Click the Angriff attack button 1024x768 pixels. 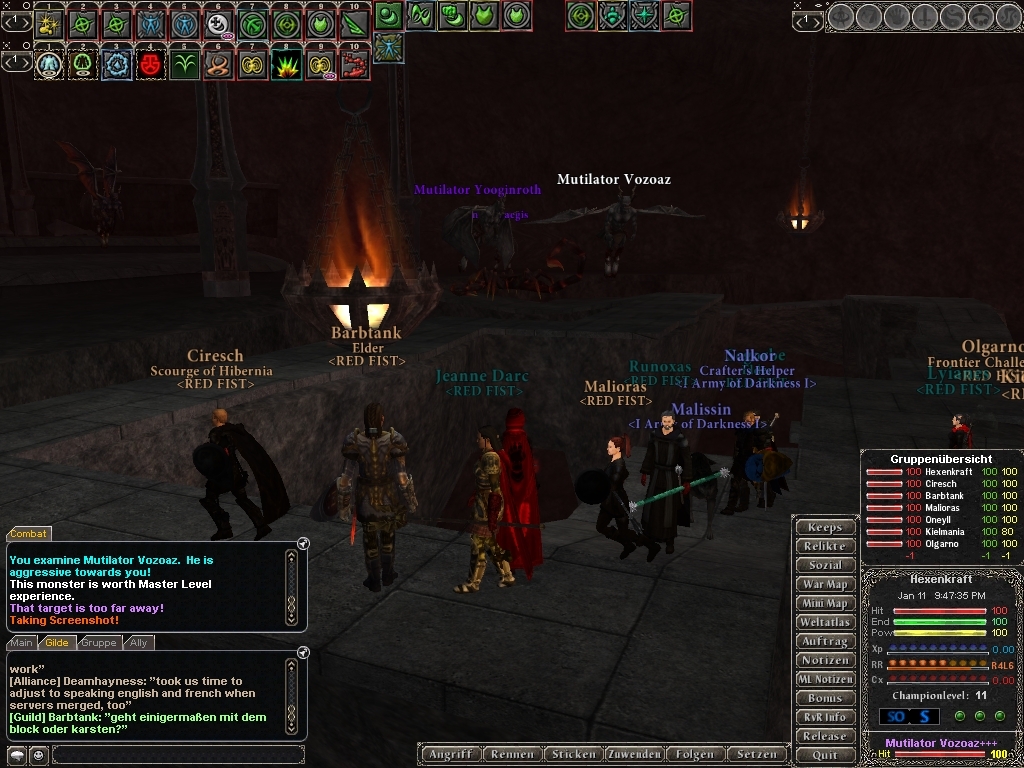click(x=449, y=754)
